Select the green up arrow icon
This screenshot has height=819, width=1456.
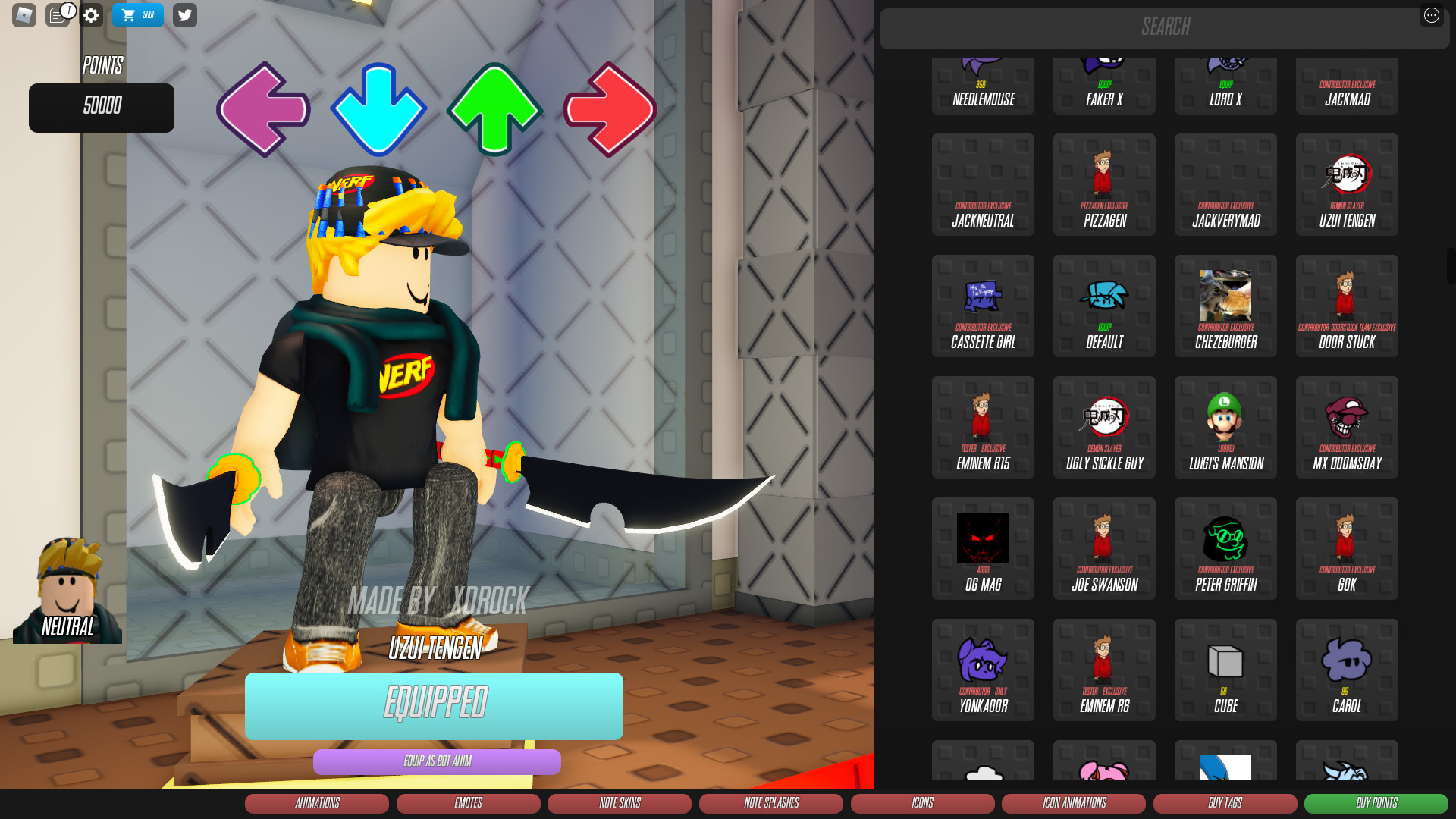point(494,108)
